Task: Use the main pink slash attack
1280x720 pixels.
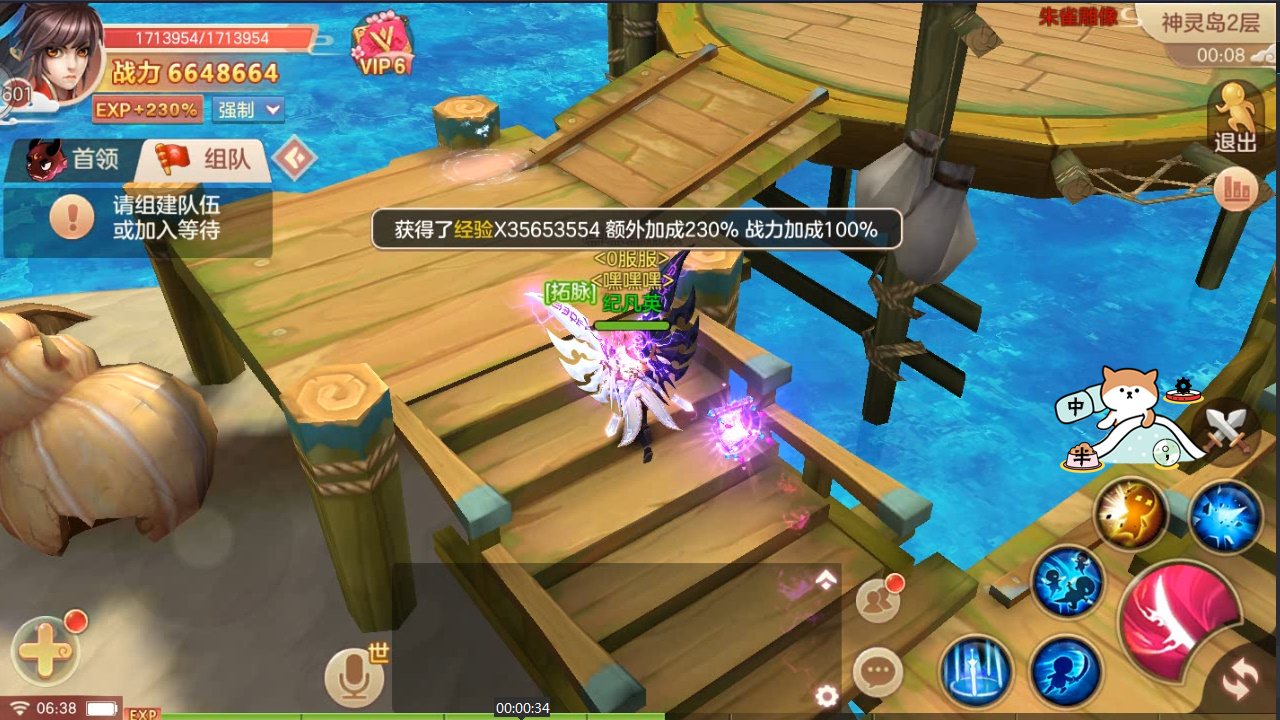Action: tap(1182, 620)
